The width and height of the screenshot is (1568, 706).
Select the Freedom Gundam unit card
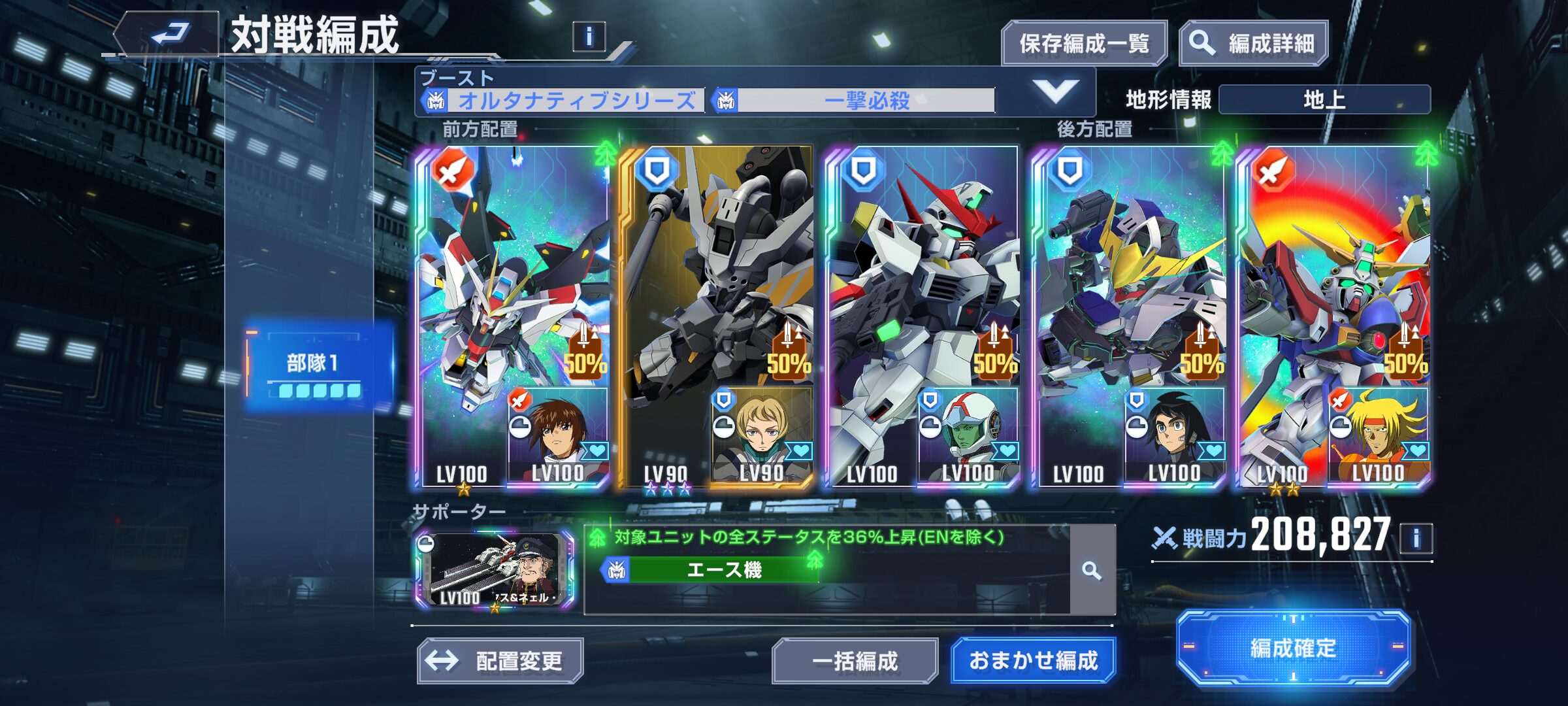[x=497, y=275]
